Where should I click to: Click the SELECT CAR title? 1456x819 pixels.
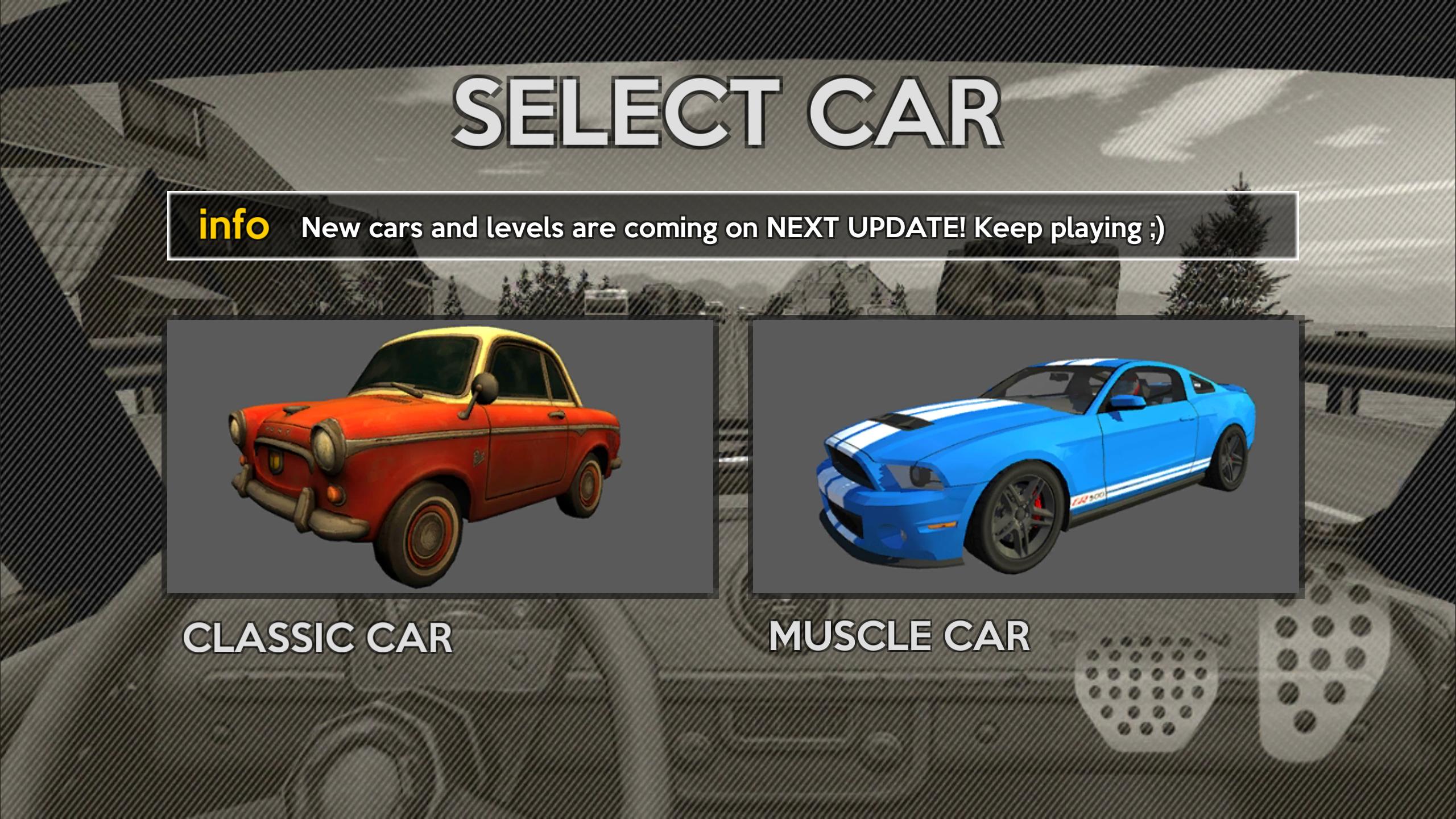[728, 111]
